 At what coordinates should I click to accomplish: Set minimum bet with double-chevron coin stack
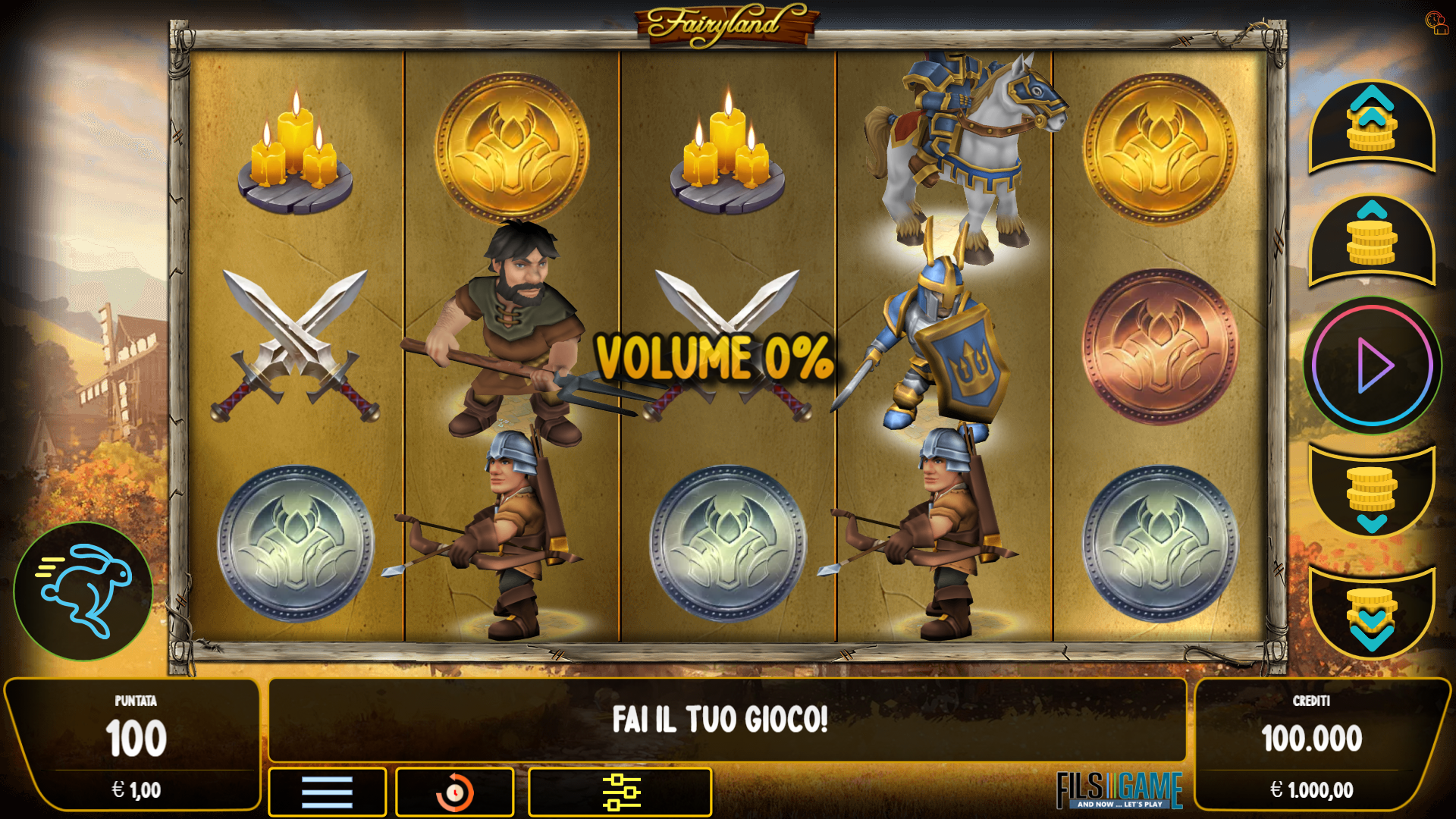1370,614
